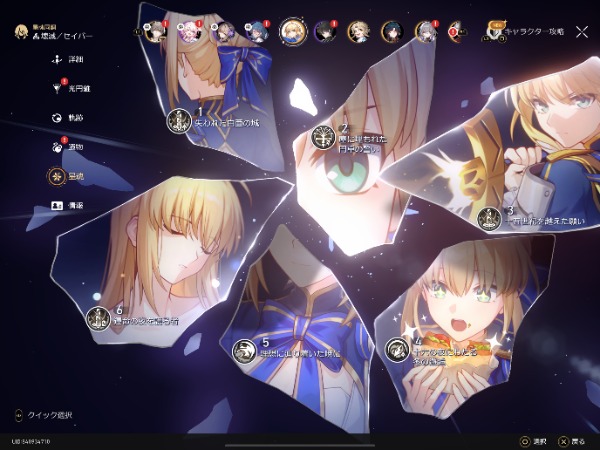
Task: Open the キャラクター攻略 character guide
Action: (526, 31)
